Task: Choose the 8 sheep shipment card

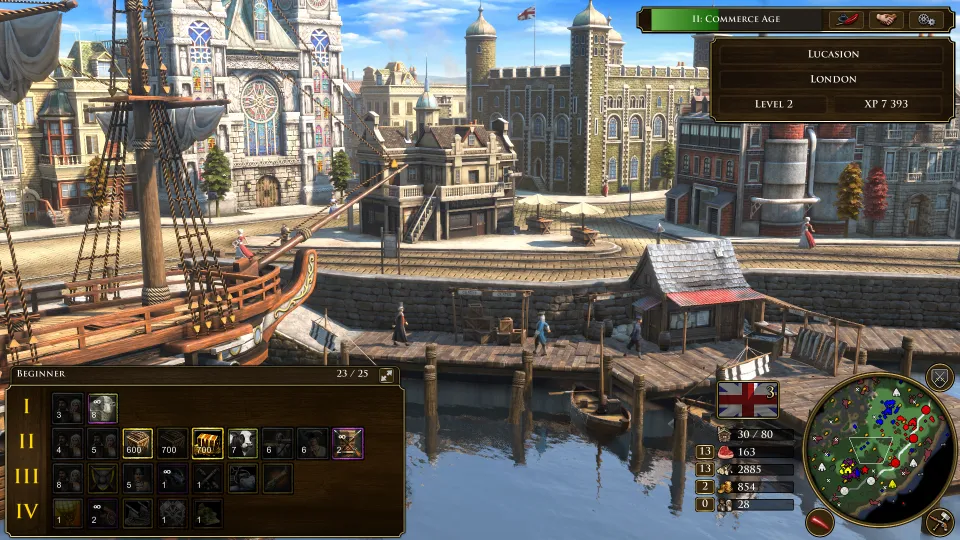Action: point(102,407)
